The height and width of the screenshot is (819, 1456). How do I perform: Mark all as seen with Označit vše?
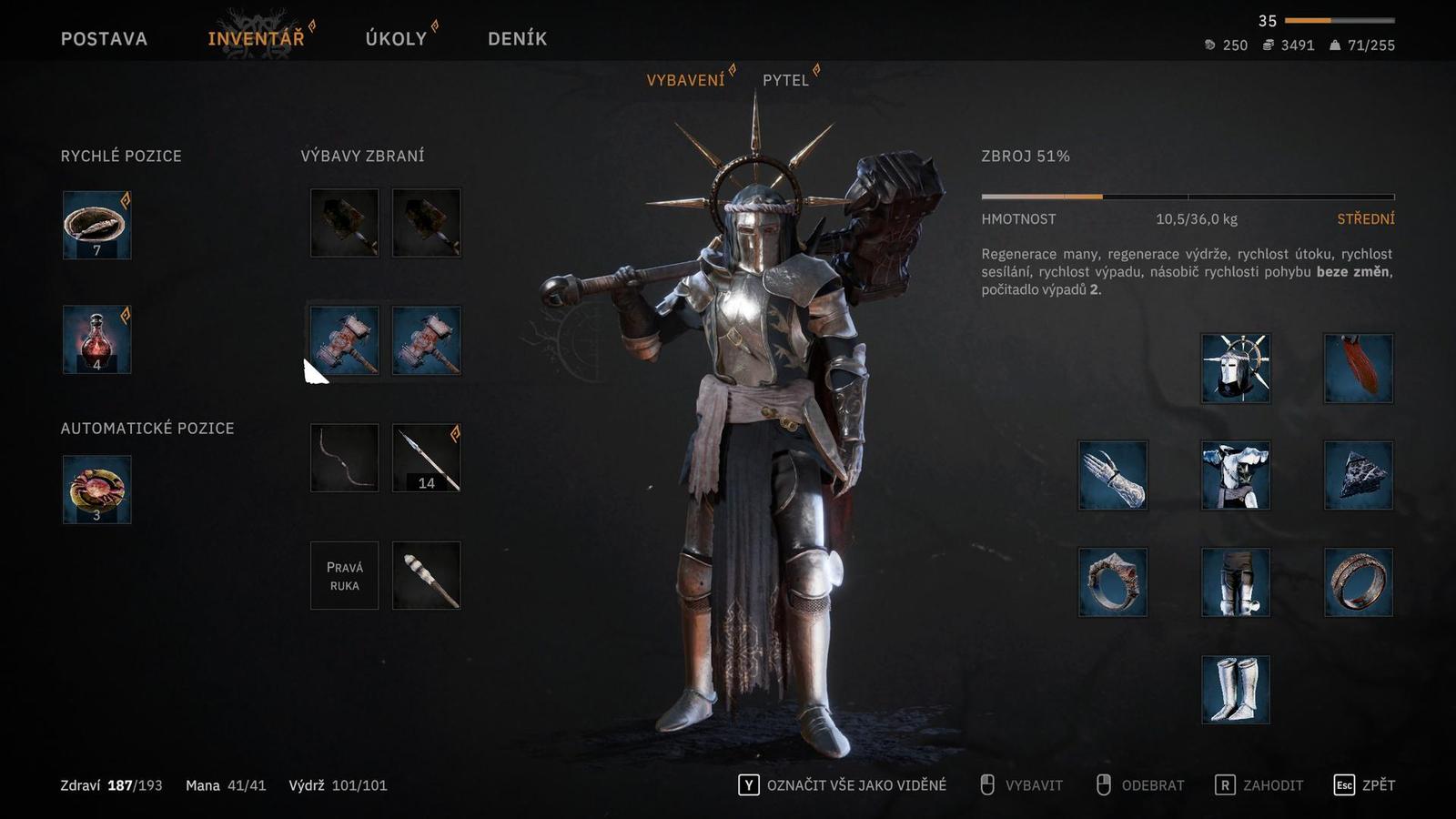[843, 785]
